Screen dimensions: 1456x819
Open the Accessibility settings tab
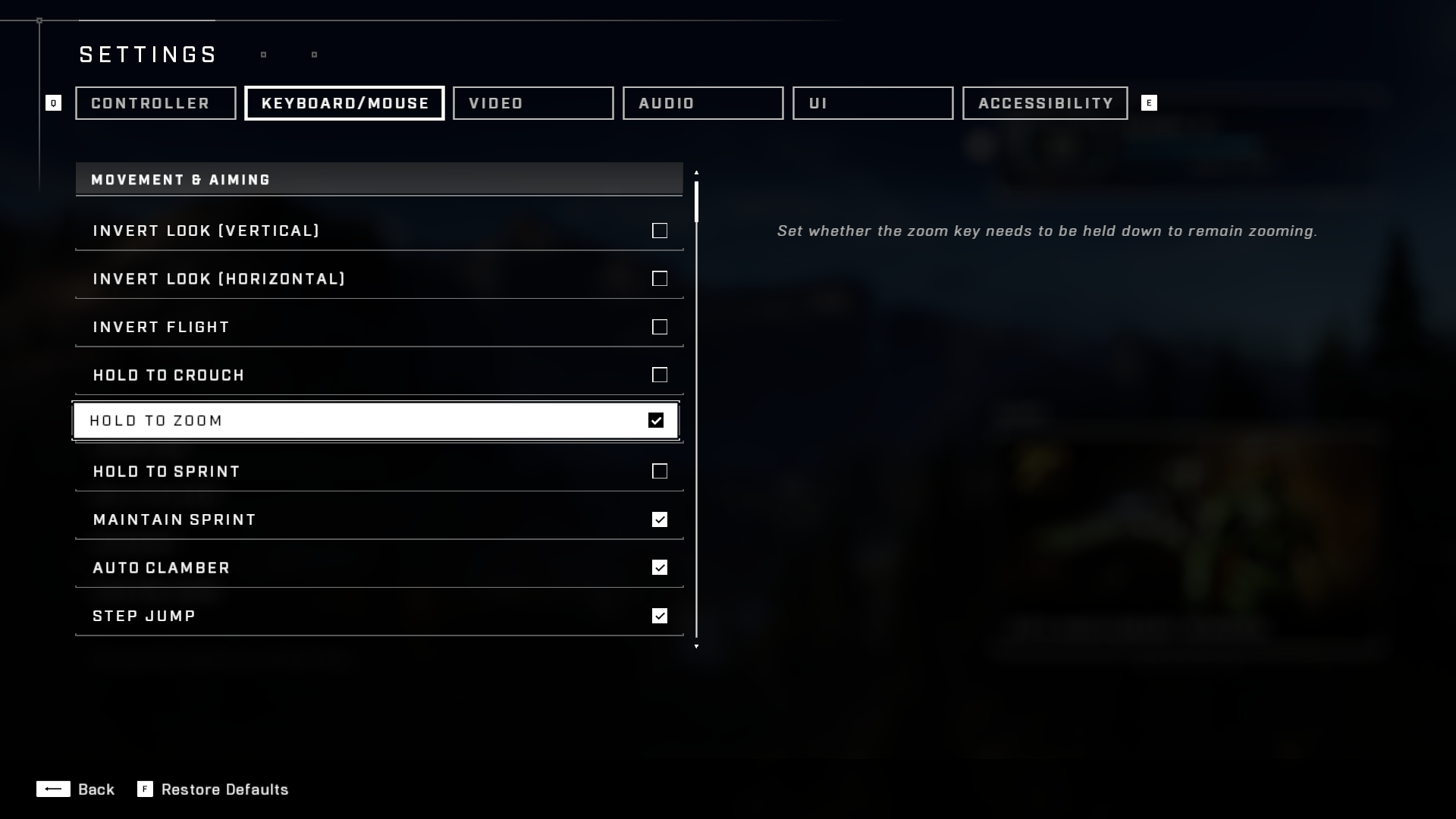(1044, 103)
